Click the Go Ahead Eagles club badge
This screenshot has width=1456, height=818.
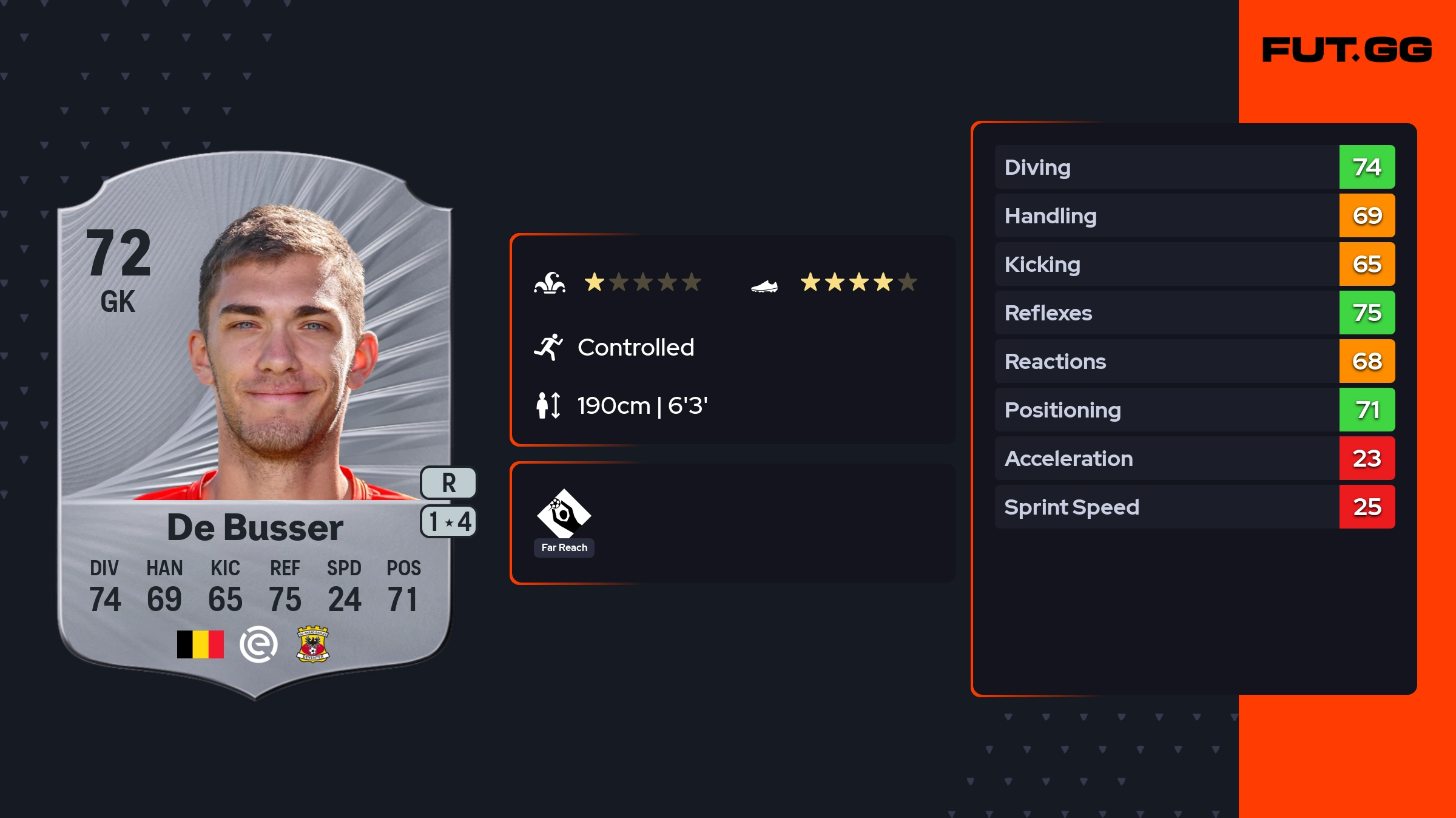[x=312, y=644]
